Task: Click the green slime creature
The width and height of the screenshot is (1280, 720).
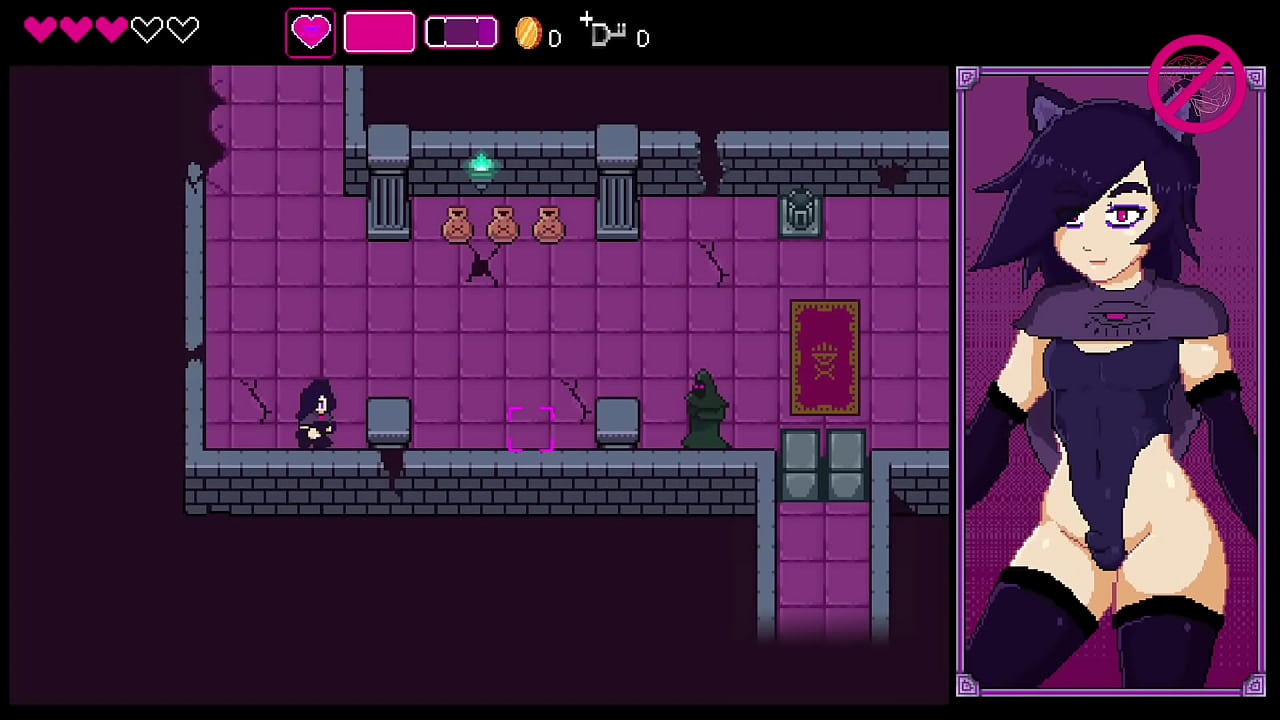Action: (703, 407)
